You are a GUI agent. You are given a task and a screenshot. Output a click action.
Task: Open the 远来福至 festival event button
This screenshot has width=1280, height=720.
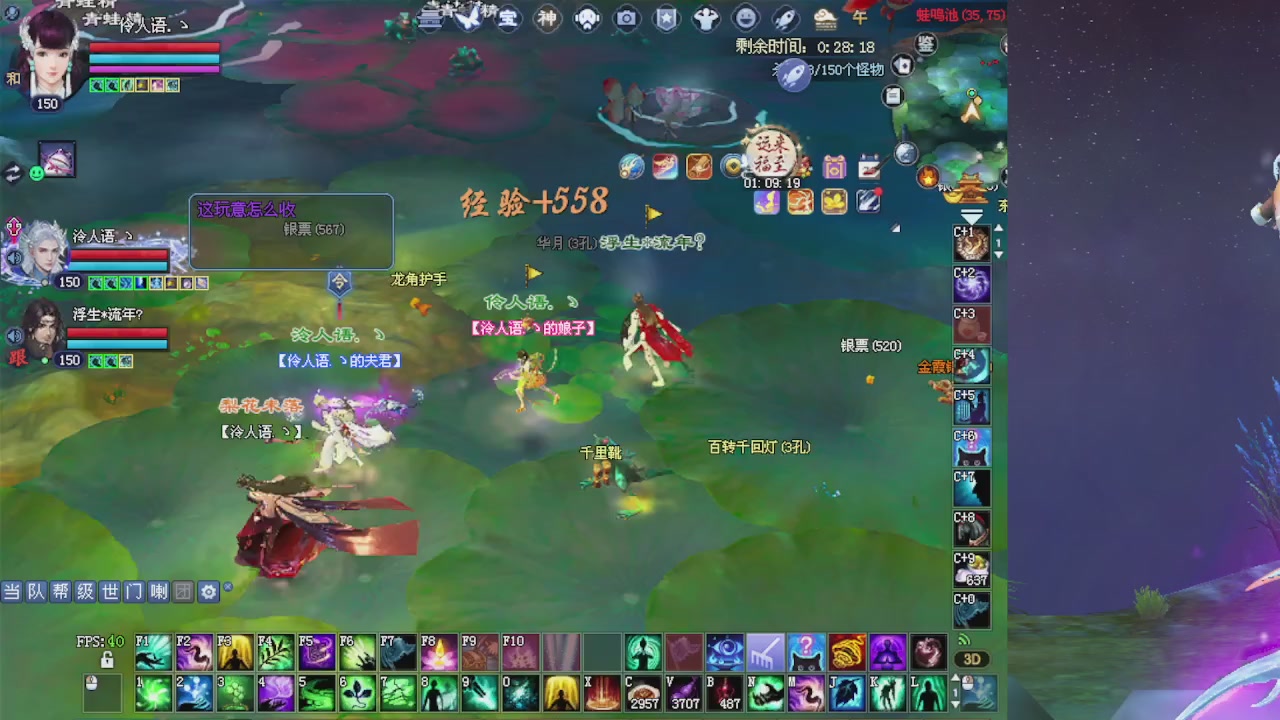770,155
